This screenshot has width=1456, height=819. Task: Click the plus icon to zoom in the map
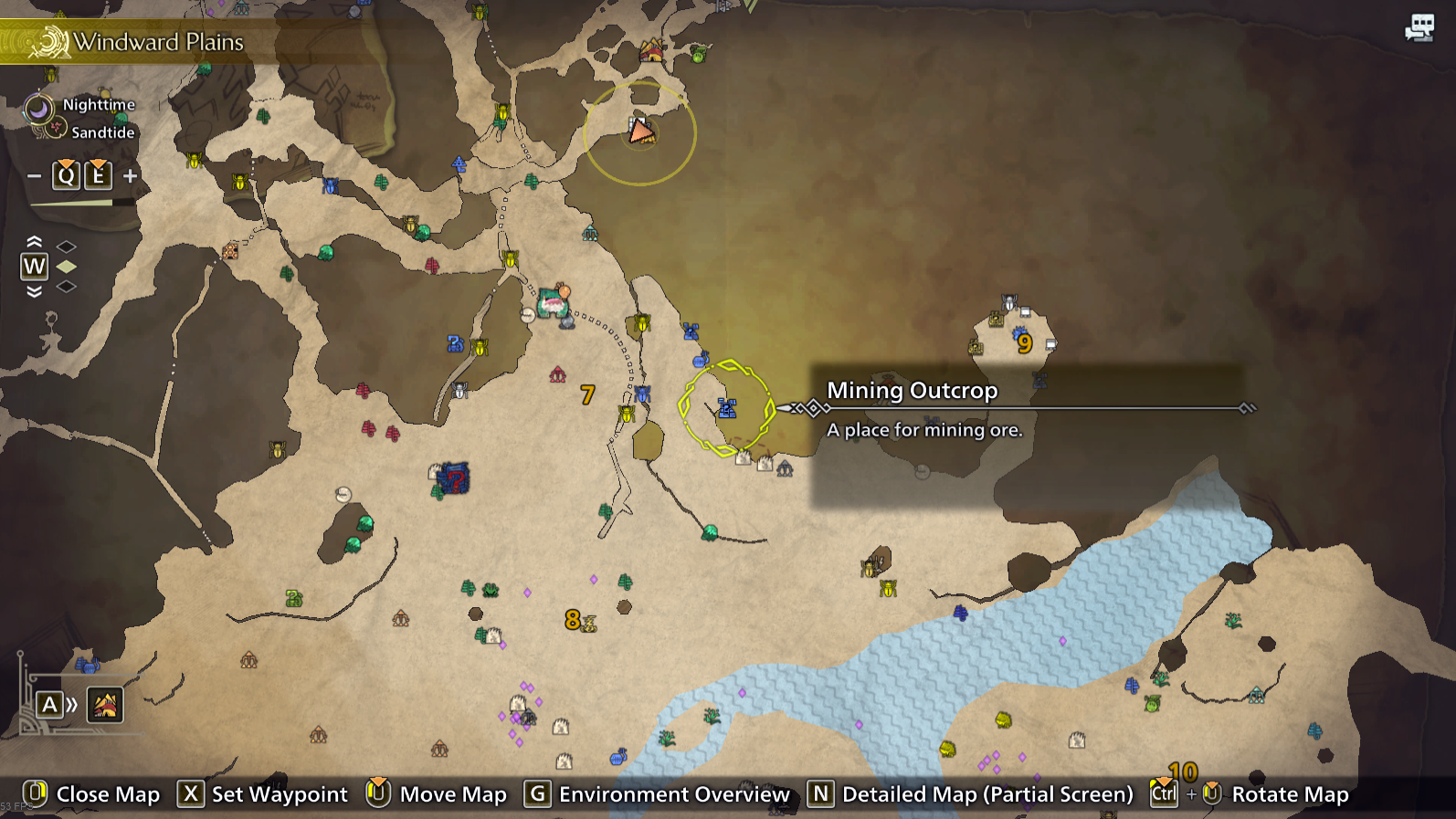130,174
